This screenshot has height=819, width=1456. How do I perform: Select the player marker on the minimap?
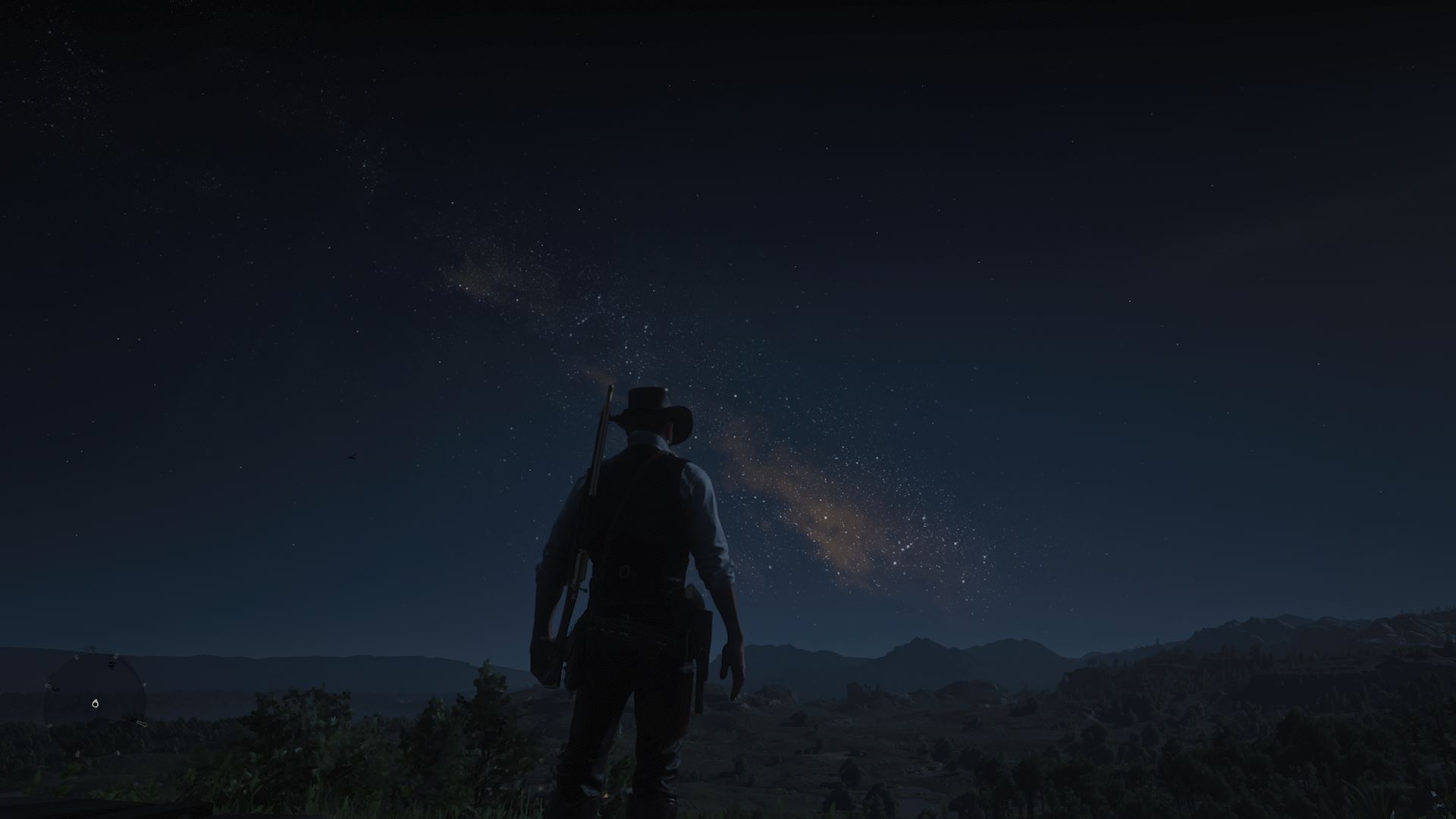[x=96, y=704]
